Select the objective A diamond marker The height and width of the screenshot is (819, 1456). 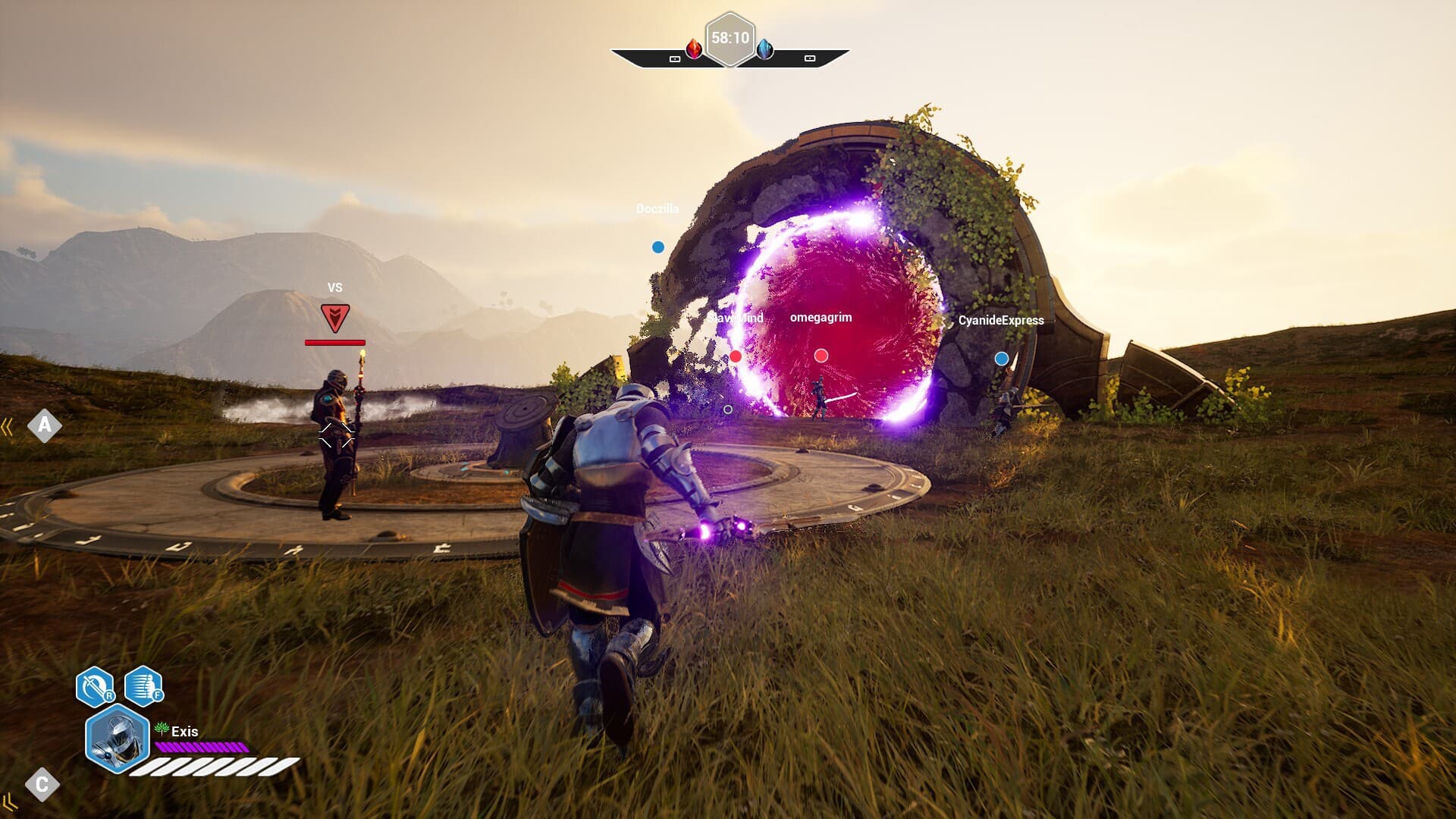pyautogui.click(x=45, y=425)
